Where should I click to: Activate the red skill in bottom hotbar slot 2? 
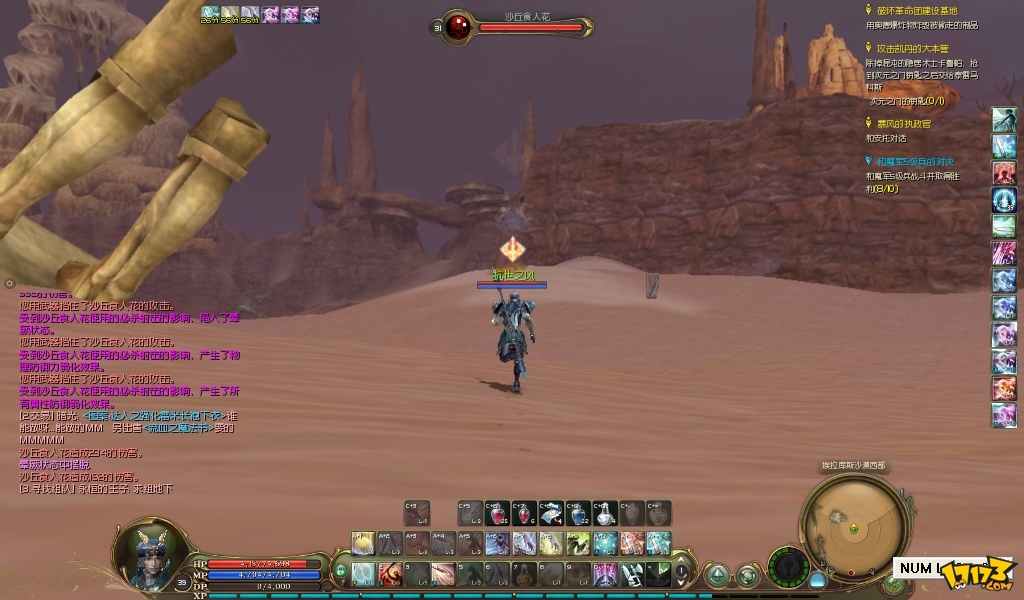[x=391, y=574]
